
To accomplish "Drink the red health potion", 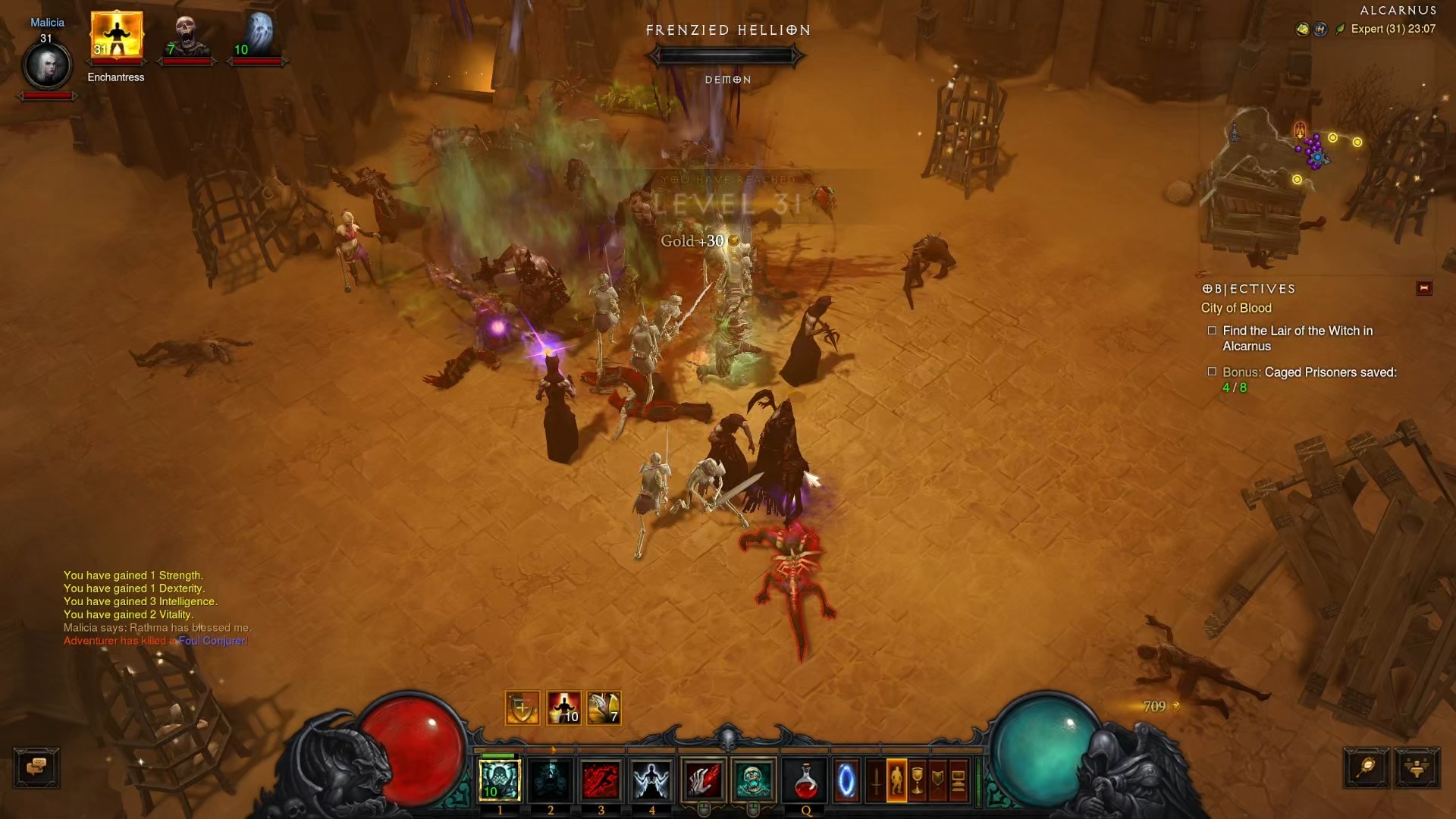I will (x=805, y=780).
